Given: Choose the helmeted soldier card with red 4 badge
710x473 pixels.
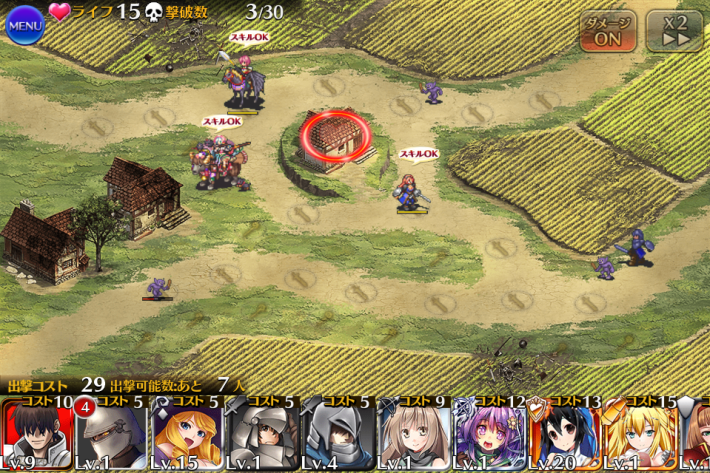Looking at the screenshot, I should tap(110, 436).
